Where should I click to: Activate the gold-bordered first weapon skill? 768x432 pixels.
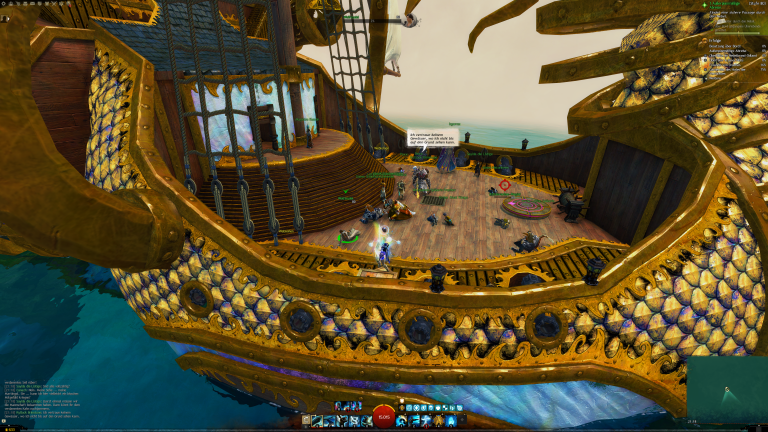pyautogui.click(x=317, y=421)
